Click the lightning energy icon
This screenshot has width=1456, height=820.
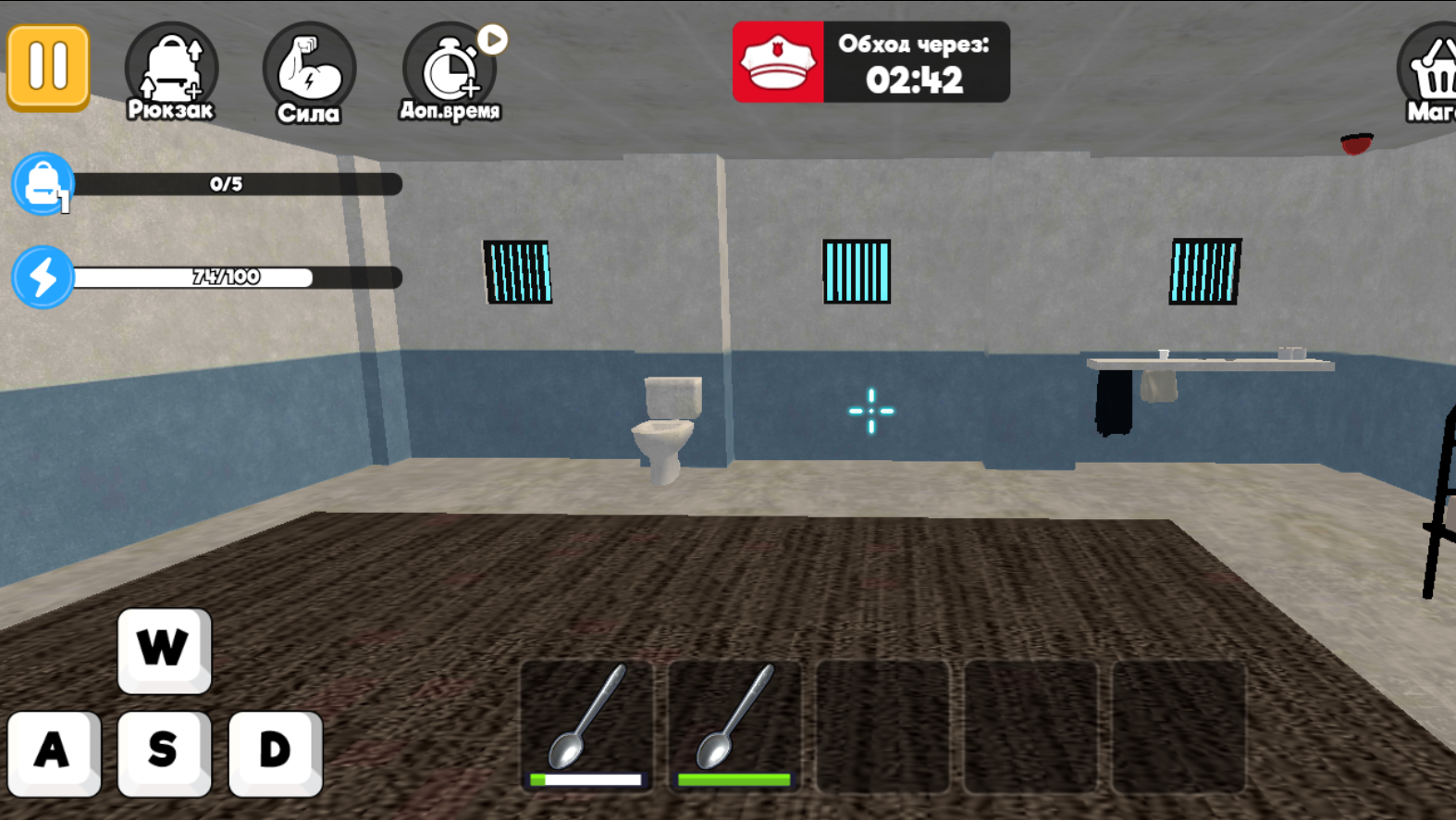click(42, 277)
